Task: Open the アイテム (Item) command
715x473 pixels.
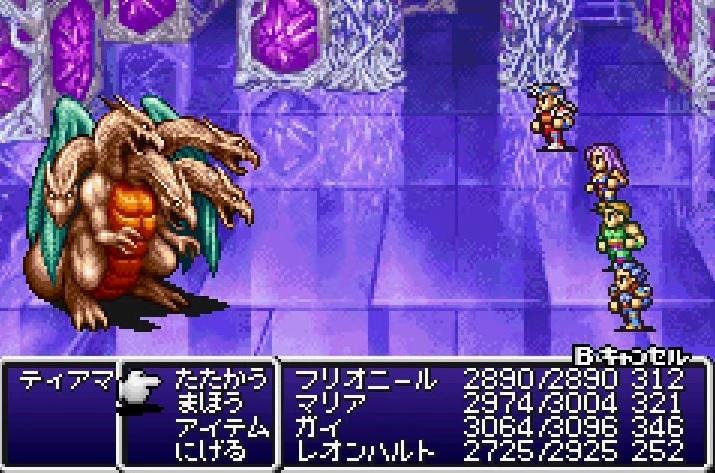Action: [221, 426]
